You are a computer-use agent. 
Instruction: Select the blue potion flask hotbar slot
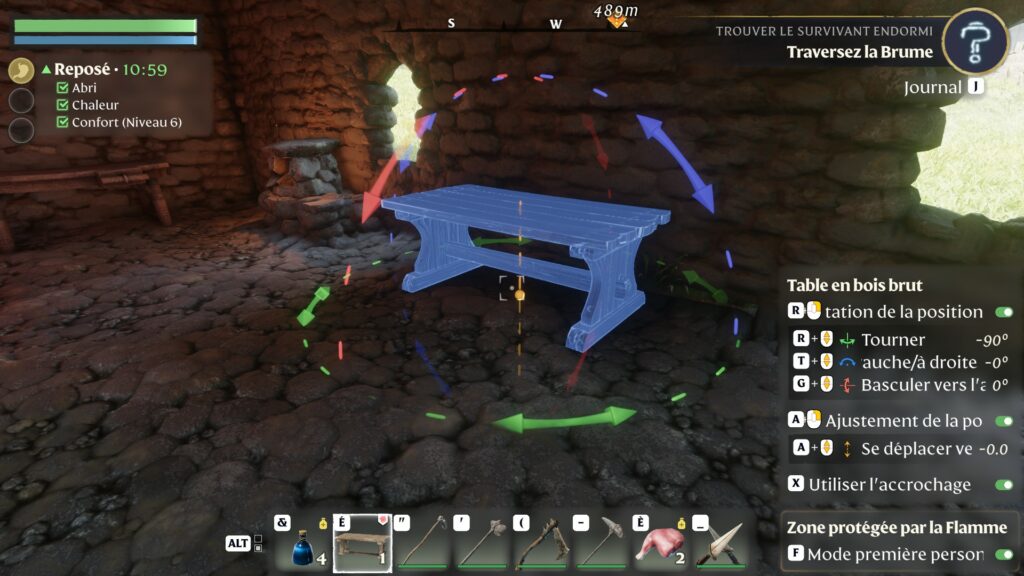tap(301, 544)
